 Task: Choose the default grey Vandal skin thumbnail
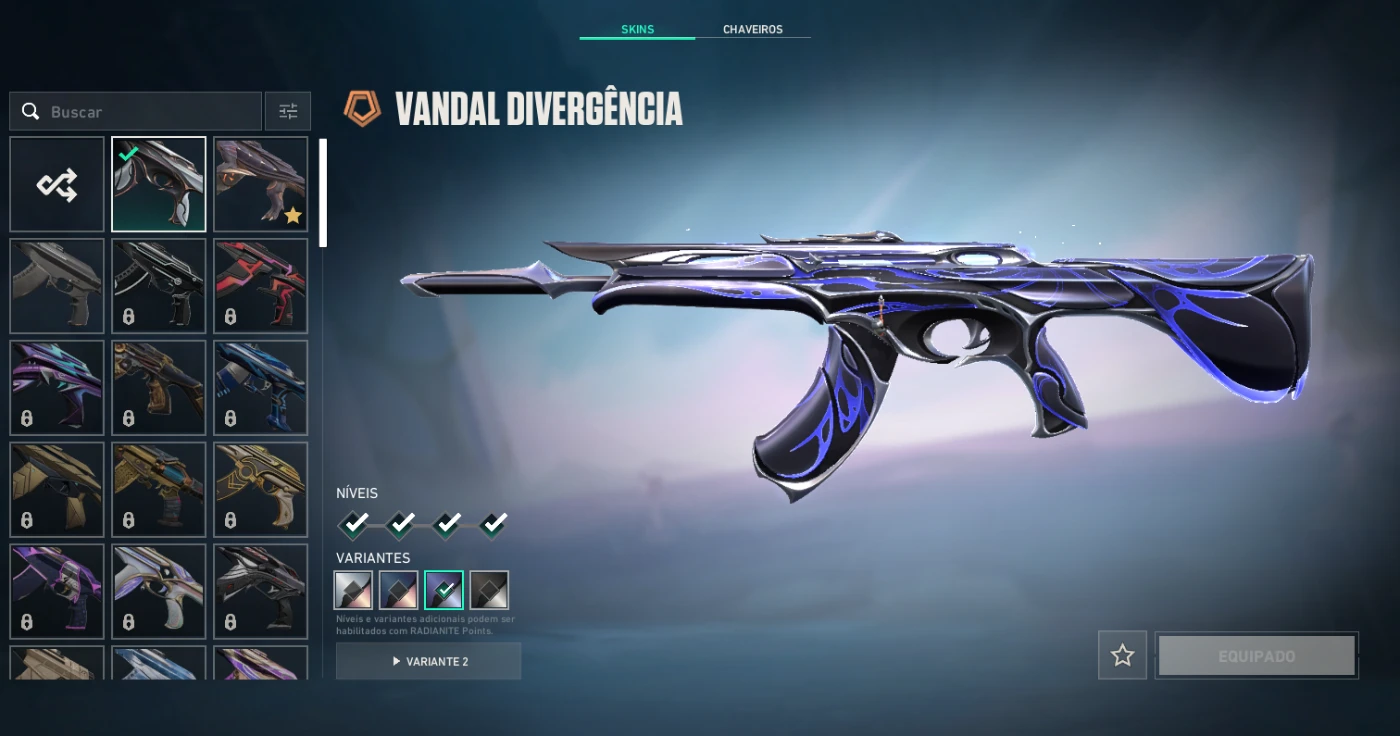click(x=57, y=286)
